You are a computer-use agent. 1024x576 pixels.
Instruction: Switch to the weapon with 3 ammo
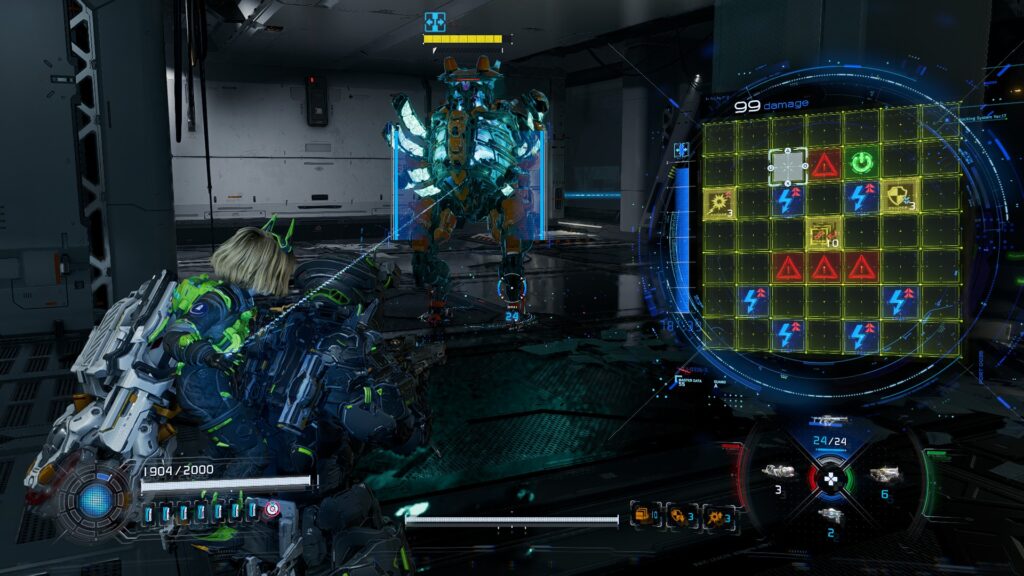pyautogui.click(x=777, y=473)
